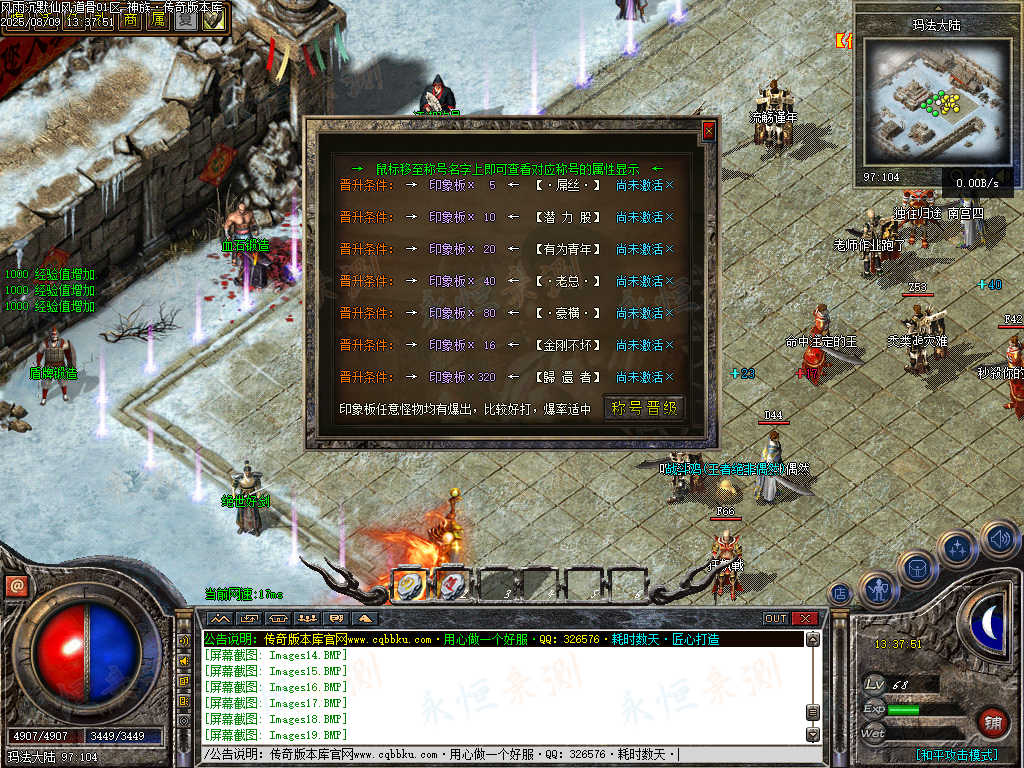Open the shop with the 店 button
The width and height of the screenshot is (1024, 768).
(x=840, y=593)
